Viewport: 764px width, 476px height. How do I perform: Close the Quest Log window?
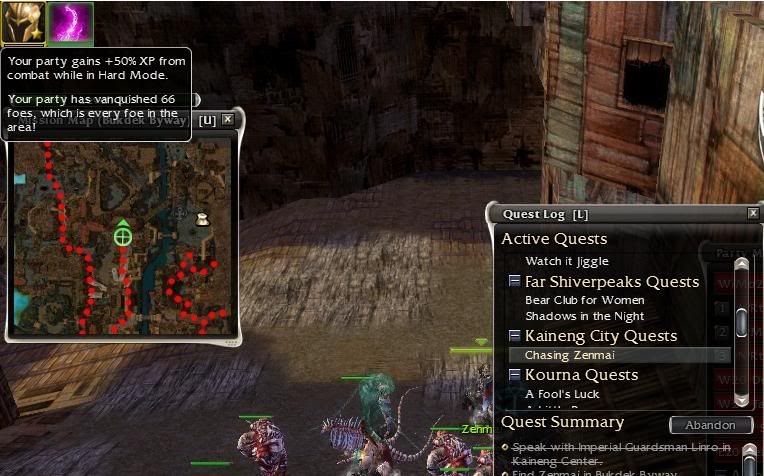752,213
